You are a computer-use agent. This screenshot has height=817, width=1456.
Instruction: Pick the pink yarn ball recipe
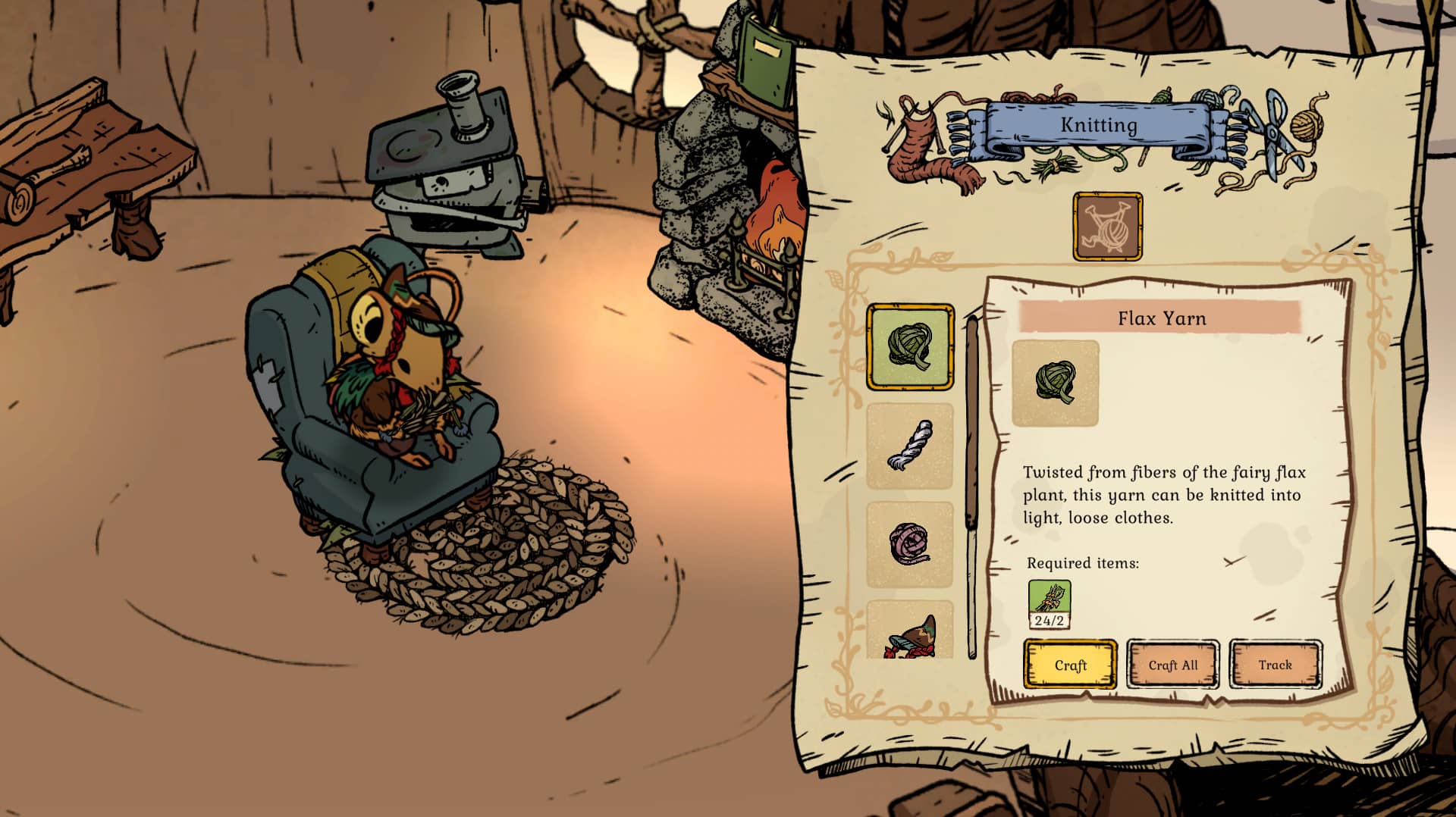tap(910, 544)
